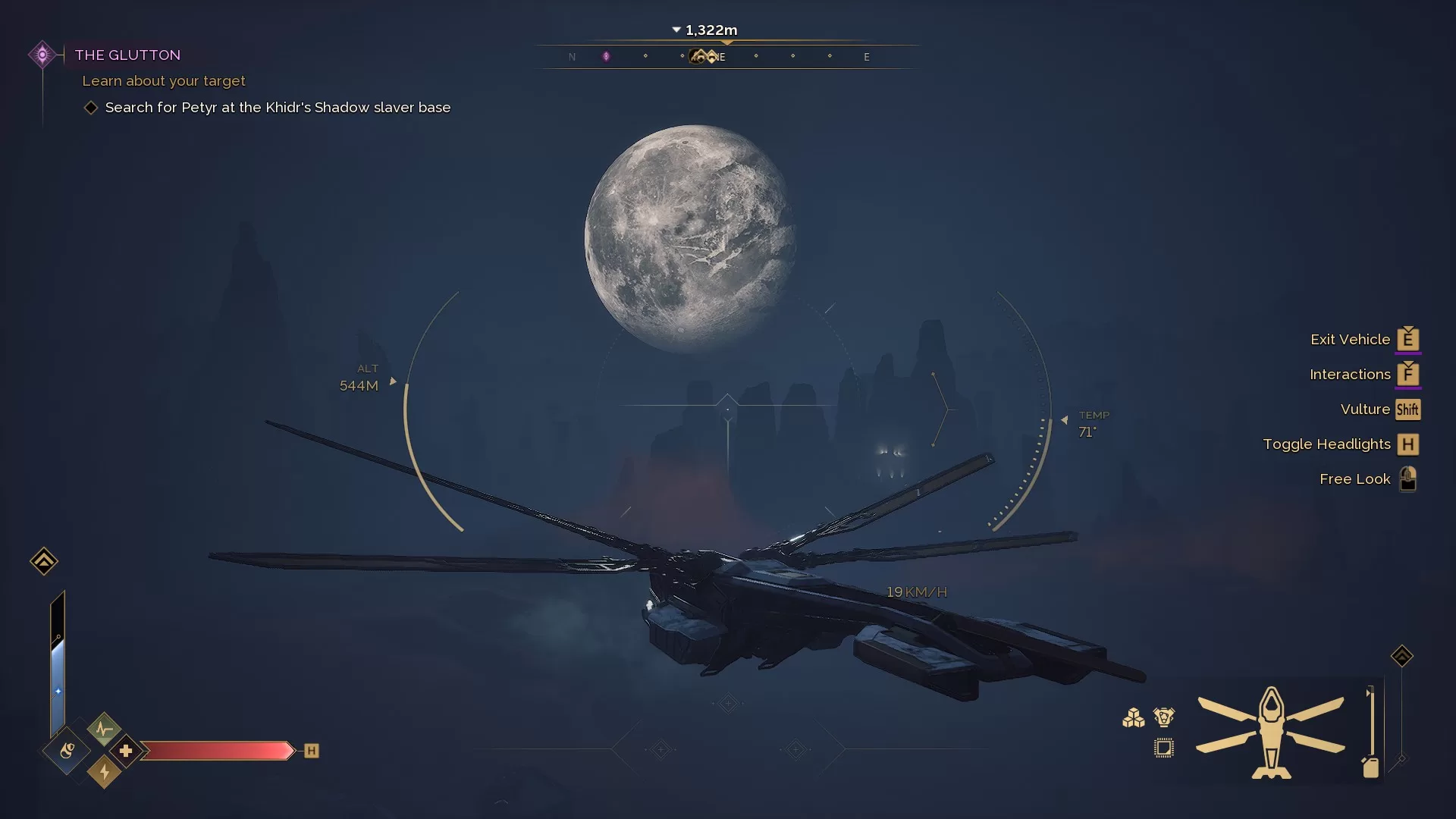Click the base markers on the compass
1456x819 pixels.
[704, 56]
